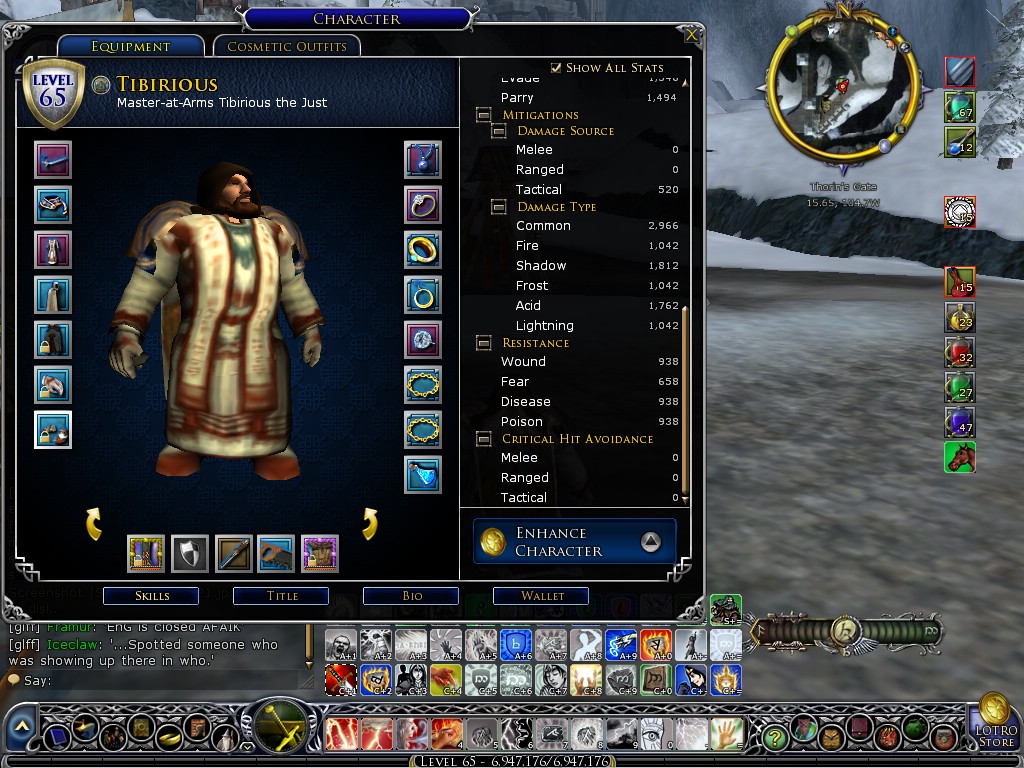Open the LOTRO Store
1024x768 pixels.
click(995, 722)
